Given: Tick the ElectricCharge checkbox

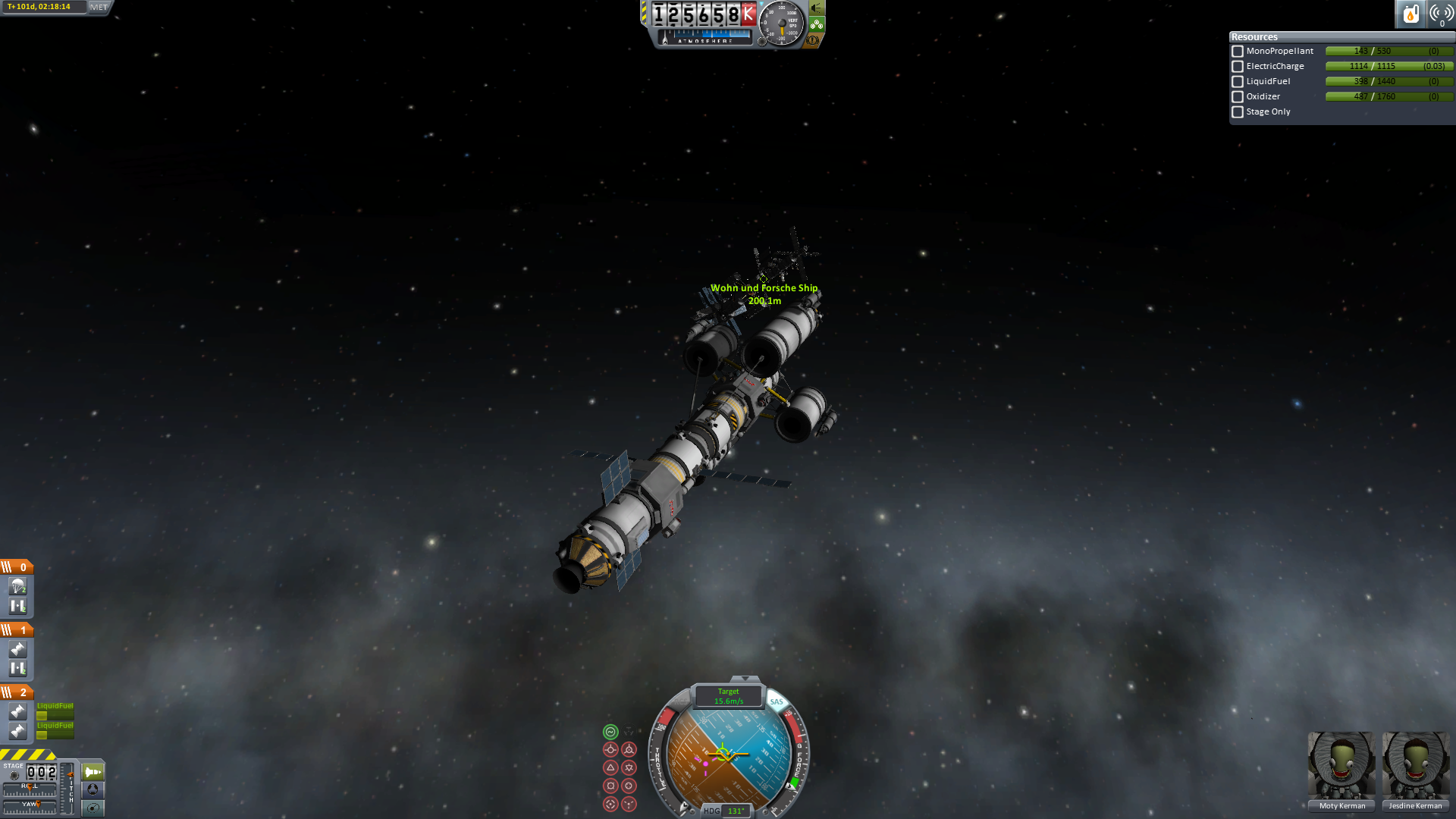Looking at the screenshot, I should (x=1238, y=67).
